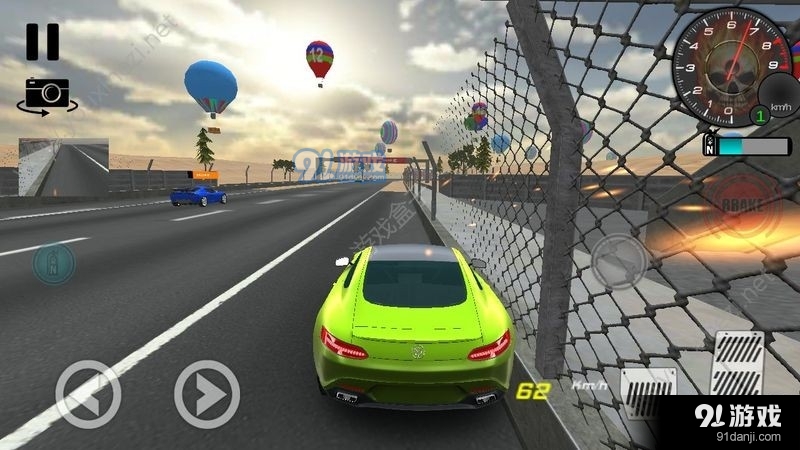The width and height of the screenshot is (800, 450).
Task: Steer left with the left arrow button
Action: tap(88, 394)
